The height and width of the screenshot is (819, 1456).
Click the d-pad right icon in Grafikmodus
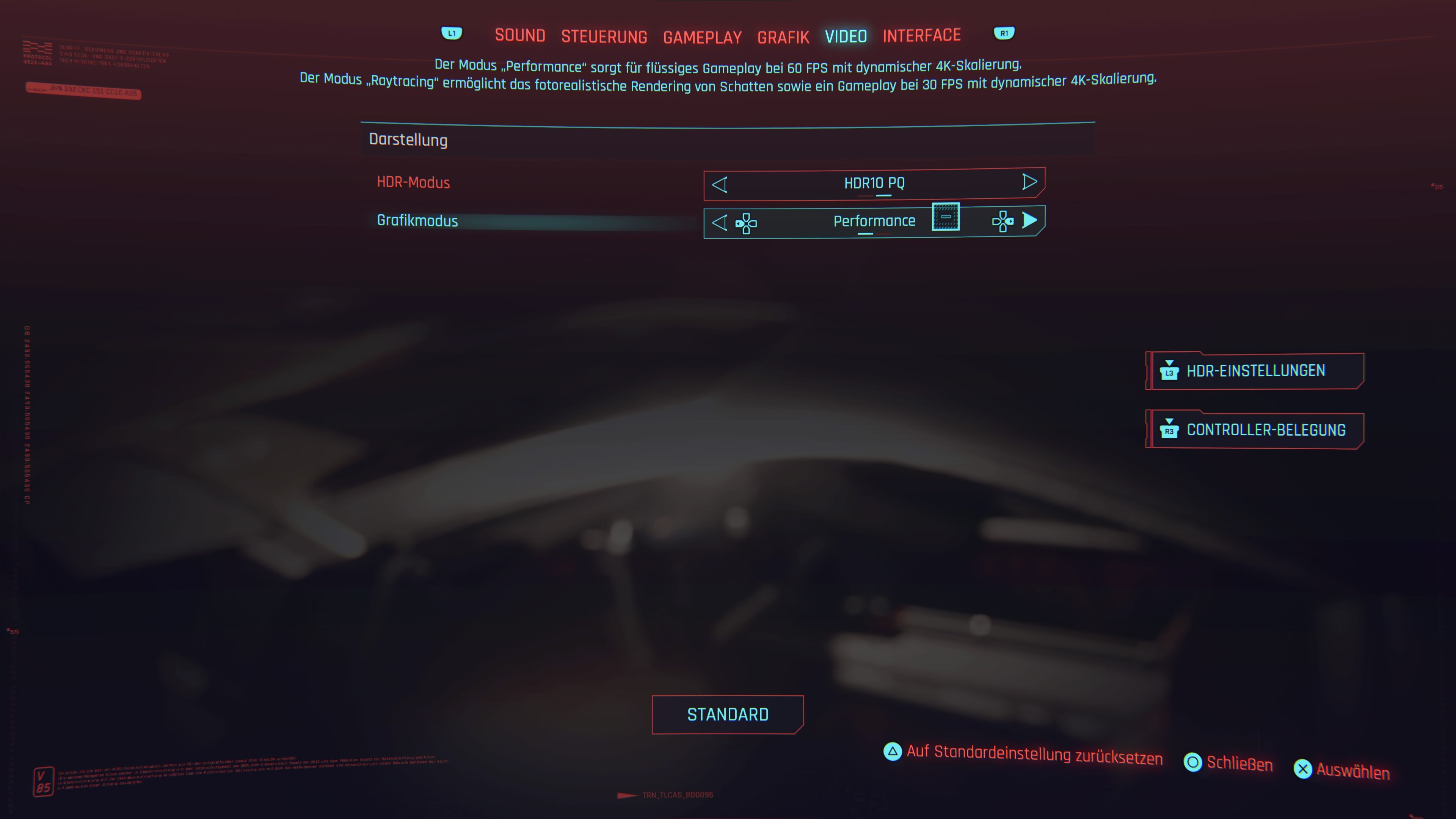point(1003,223)
